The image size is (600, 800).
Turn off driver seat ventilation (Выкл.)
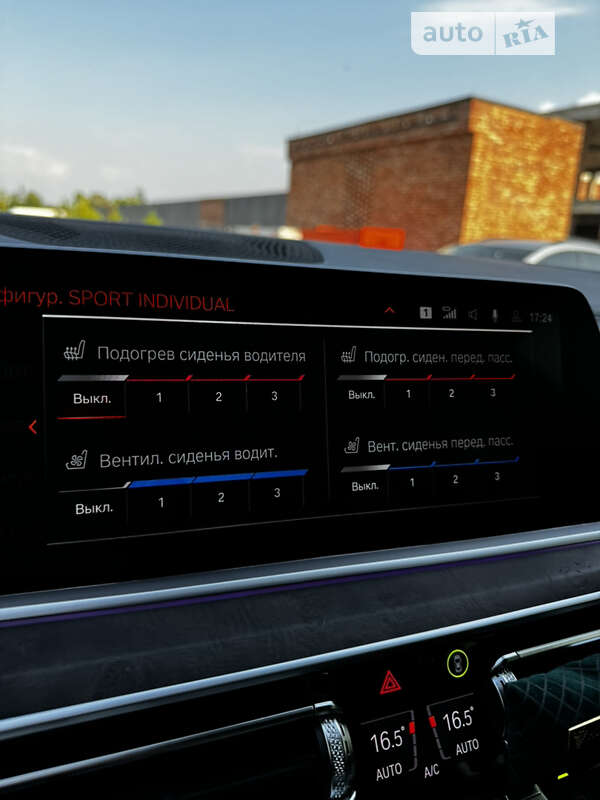point(94,507)
